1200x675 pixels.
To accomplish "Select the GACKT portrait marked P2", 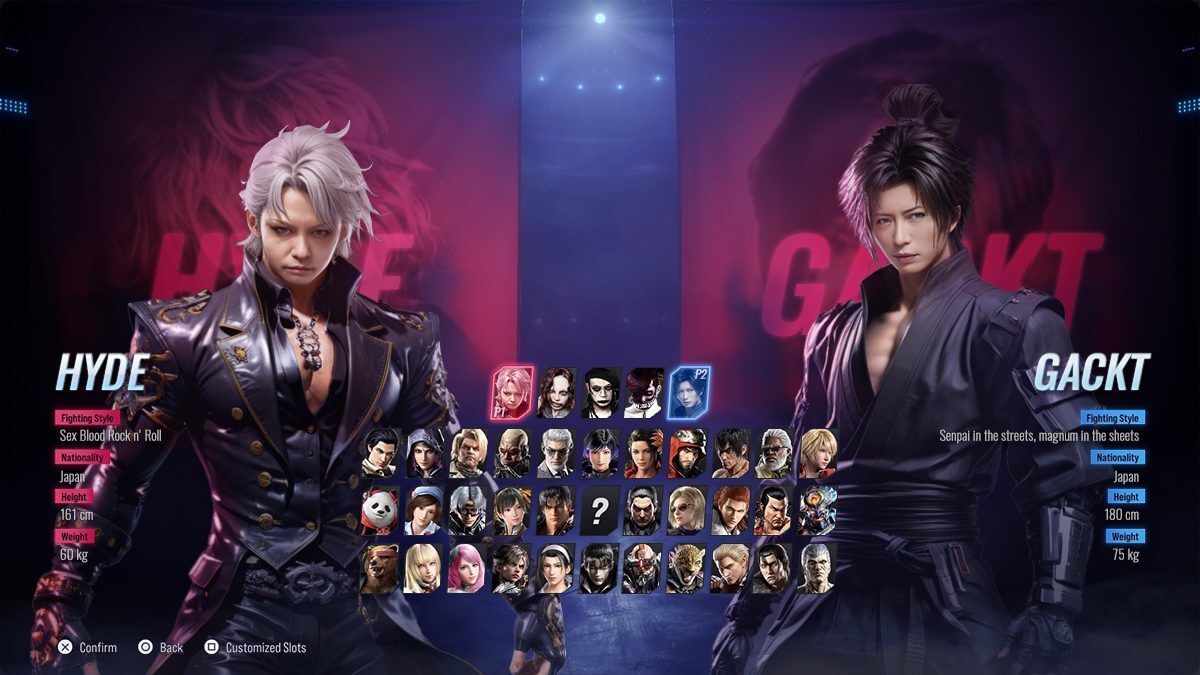I will click(x=688, y=392).
